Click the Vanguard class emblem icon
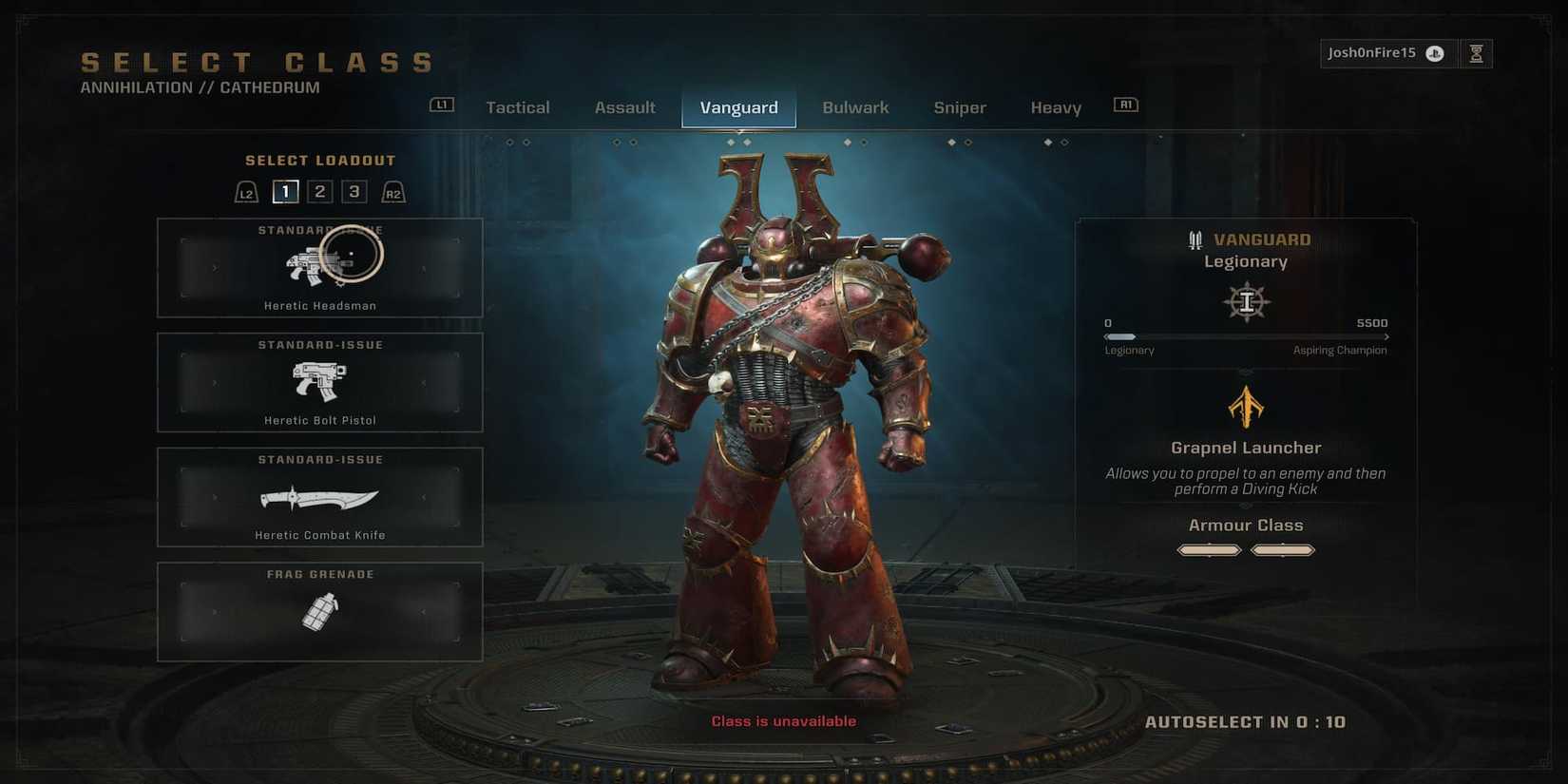Viewport: 1568px width, 784px height. 1246,300
